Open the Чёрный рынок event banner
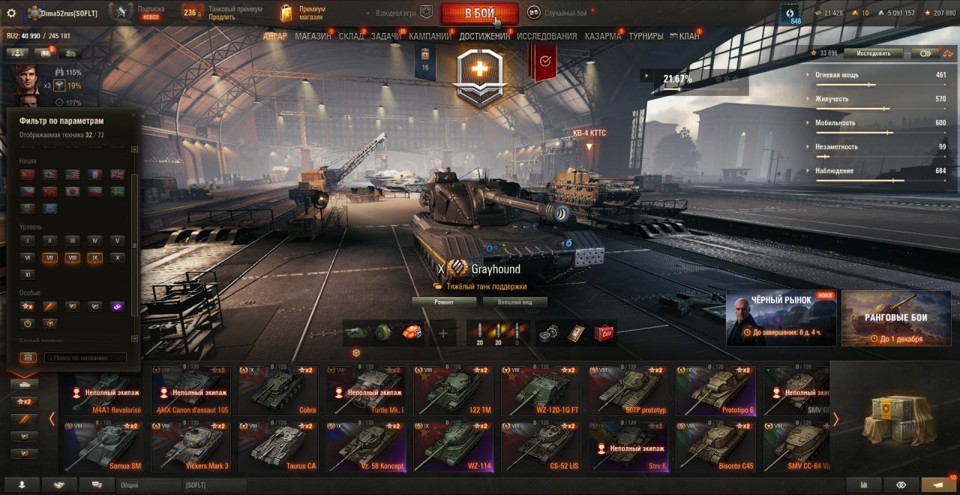This screenshot has height=495, width=960. coord(781,318)
